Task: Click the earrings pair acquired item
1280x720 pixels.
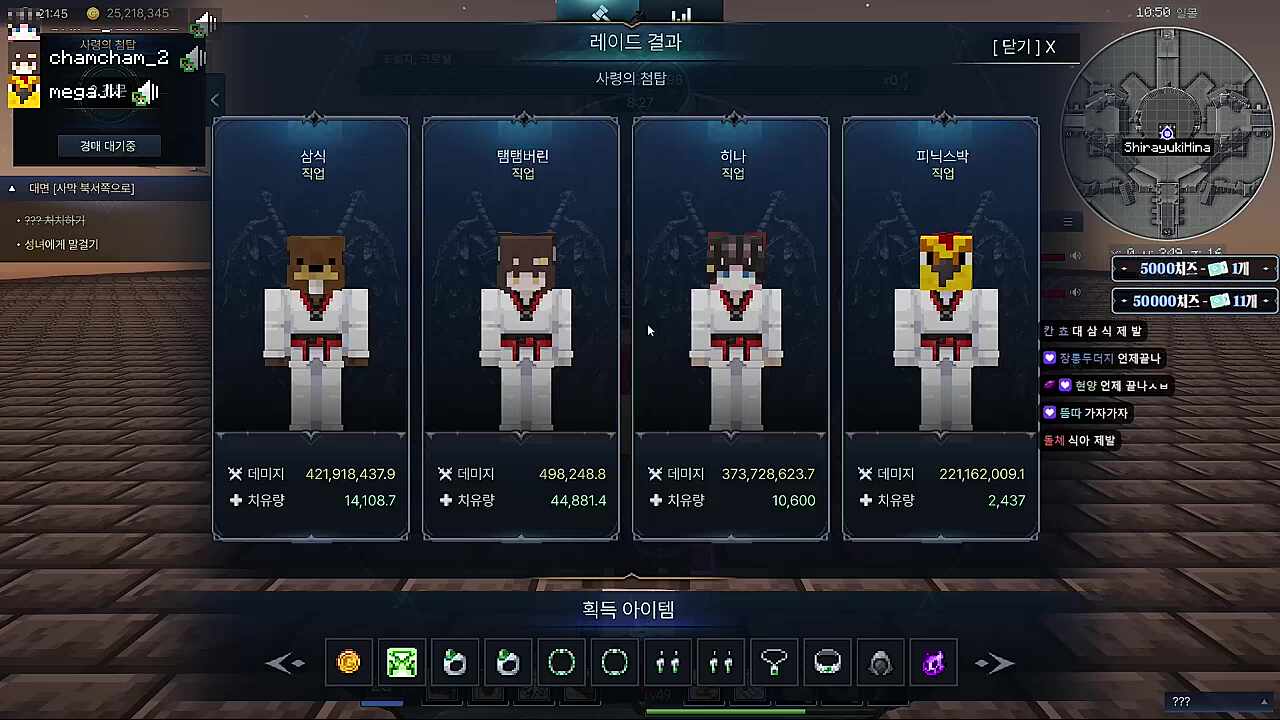Action: (x=668, y=662)
